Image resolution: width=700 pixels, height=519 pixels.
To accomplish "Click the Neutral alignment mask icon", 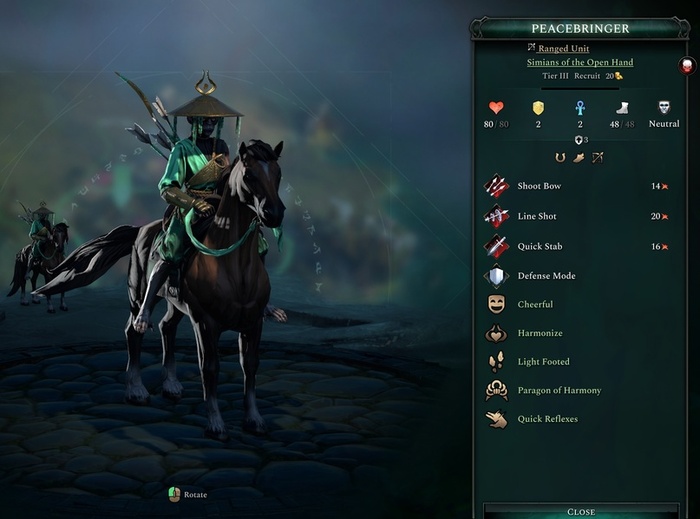I will pos(664,107).
